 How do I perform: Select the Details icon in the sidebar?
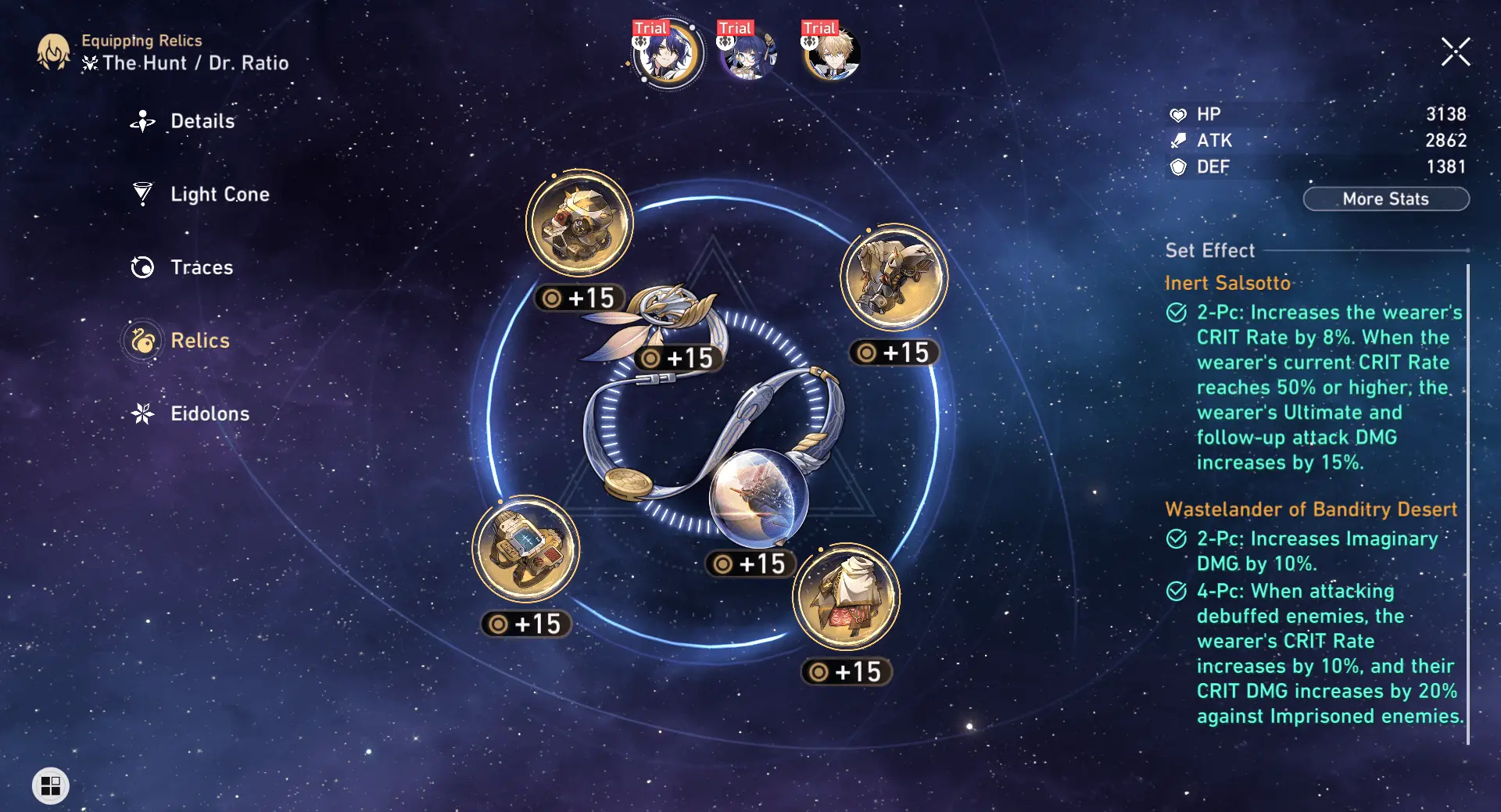pos(143,121)
